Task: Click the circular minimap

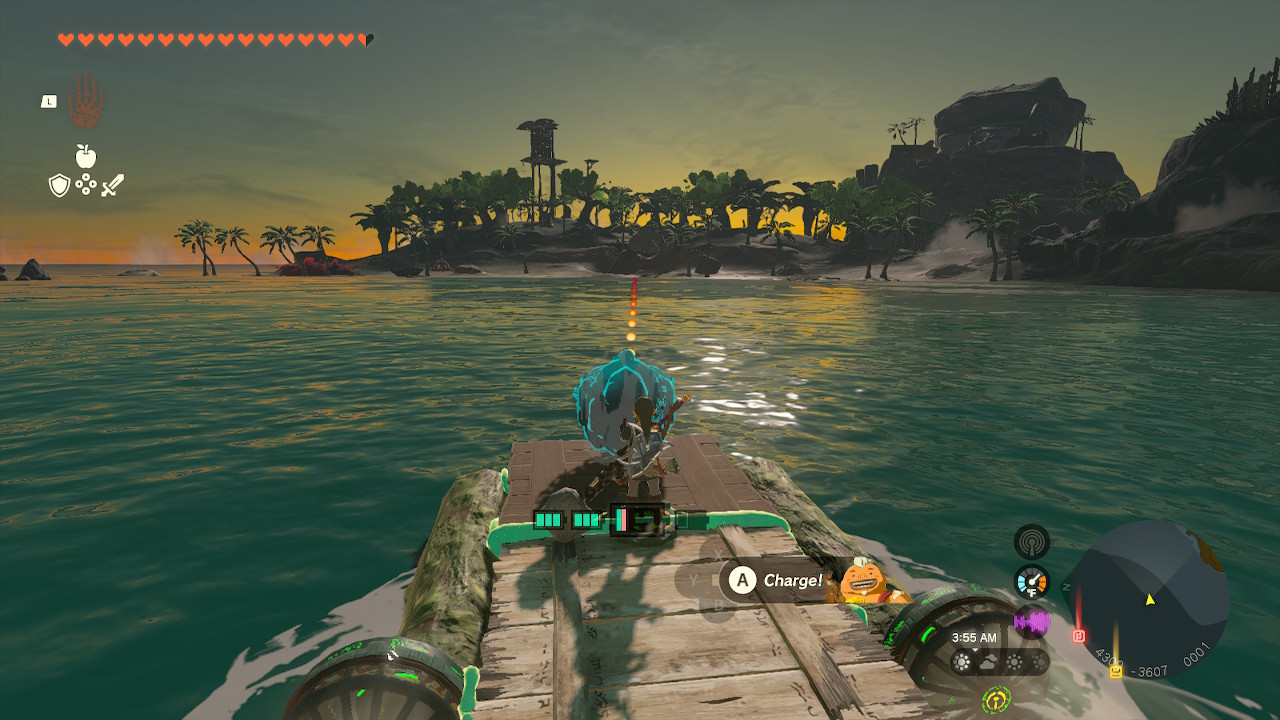Action: point(1148,598)
